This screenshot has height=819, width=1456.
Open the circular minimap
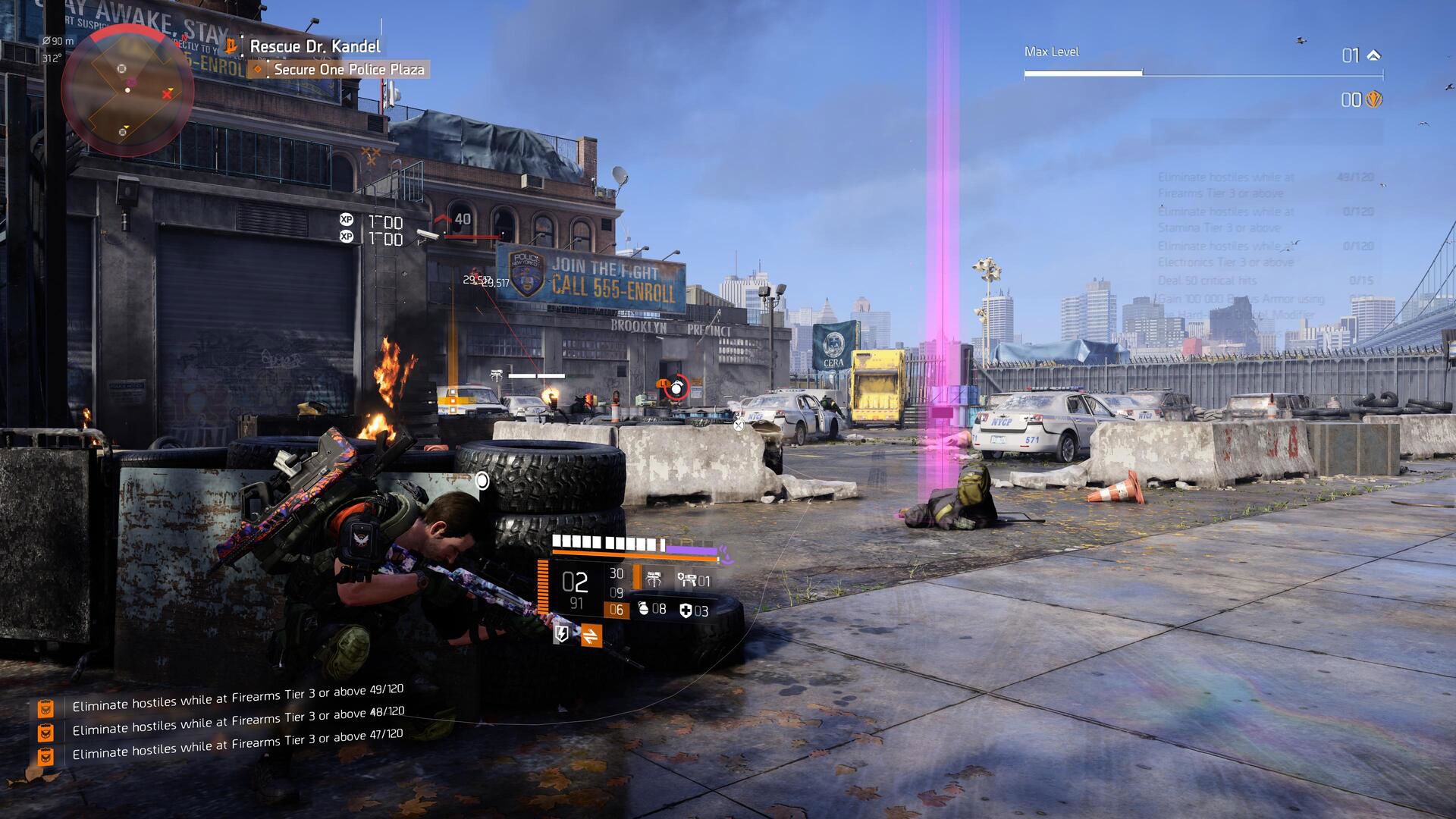(127, 89)
